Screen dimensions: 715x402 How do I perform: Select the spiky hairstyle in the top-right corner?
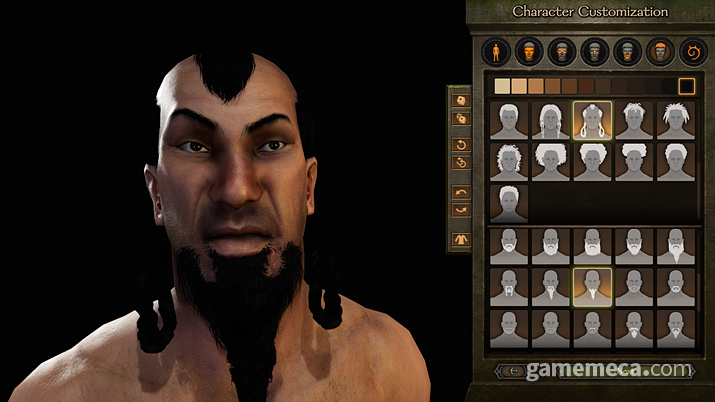[x=674, y=120]
